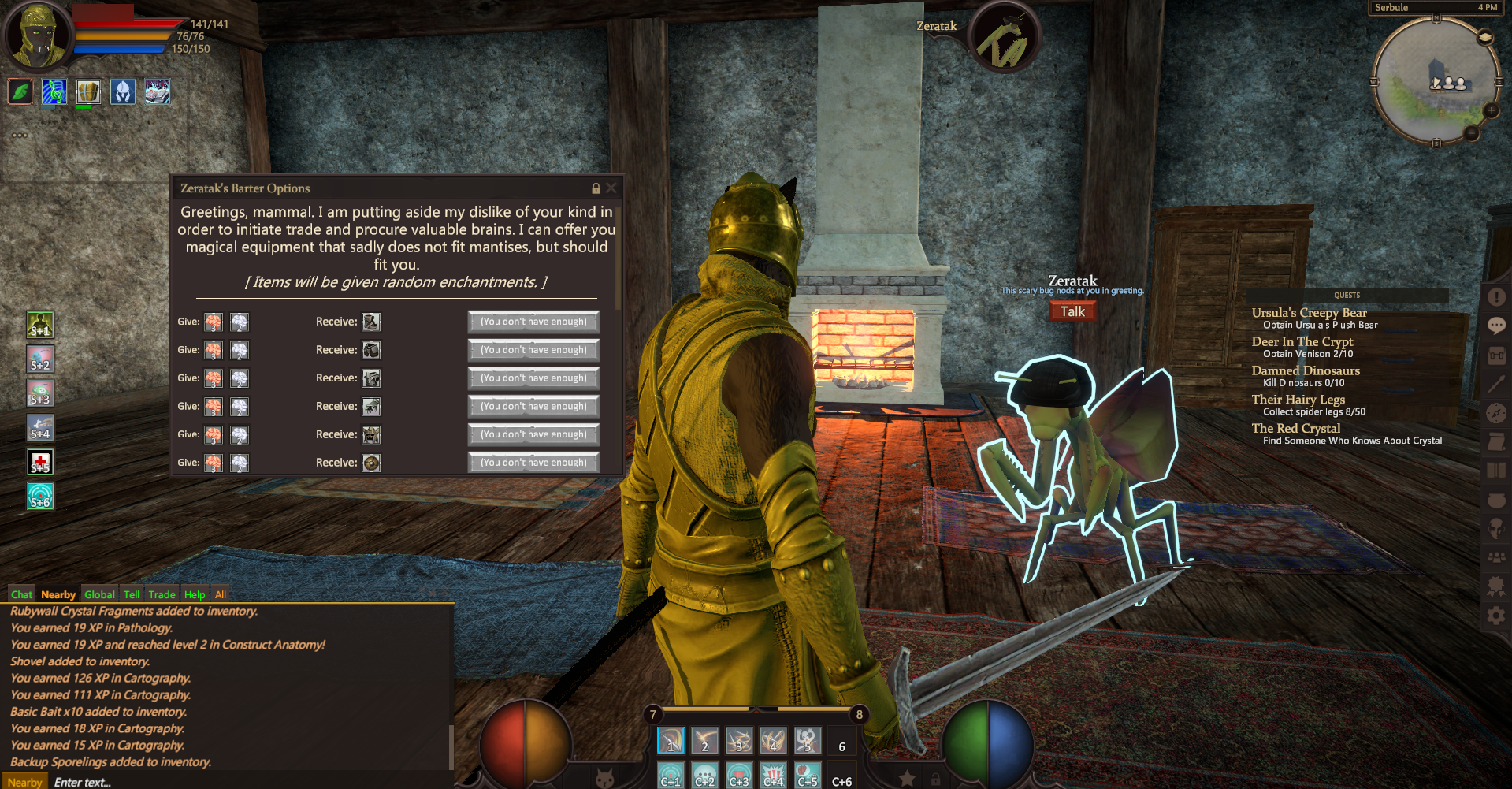This screenshot has width=1512, height=789.
Task: Toggle the lock on Zeratak's Barter Options window
Action: click(x=595, y=188)
